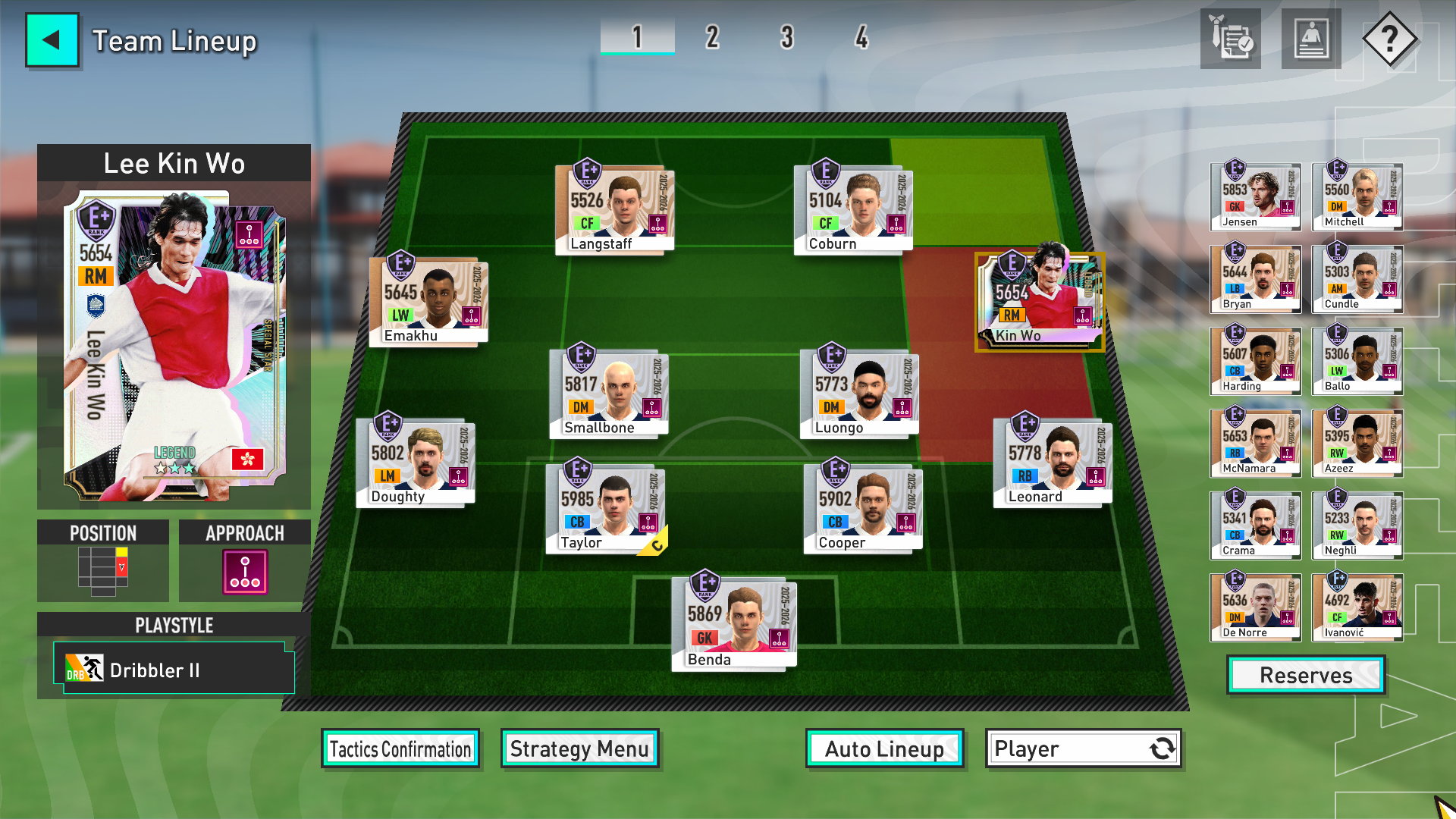The height and width of the screenshot is (819, 1456).
Task: Select Luongo's DM card
Action: click(858, 394)
